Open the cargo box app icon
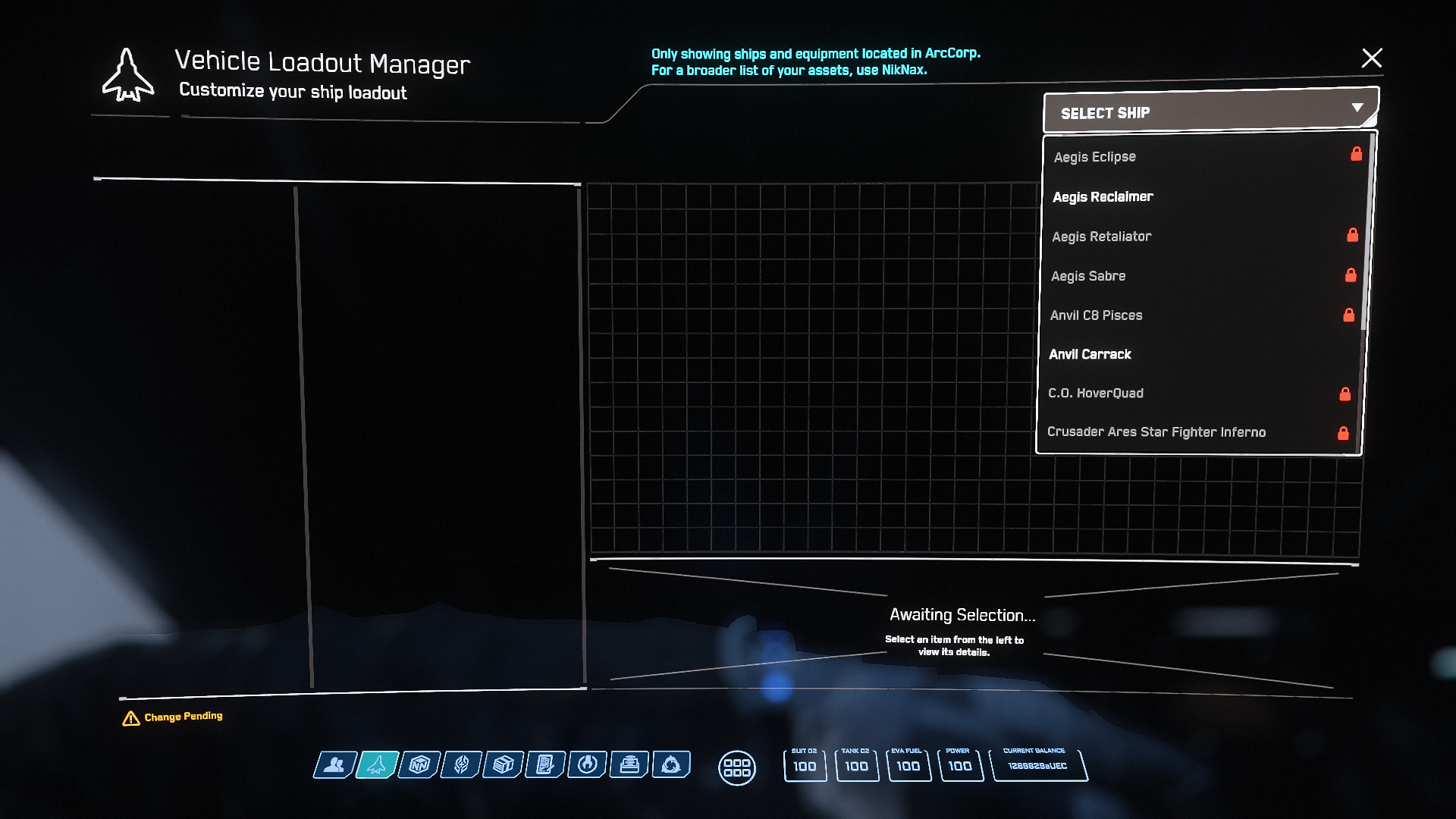 [504, 765]
